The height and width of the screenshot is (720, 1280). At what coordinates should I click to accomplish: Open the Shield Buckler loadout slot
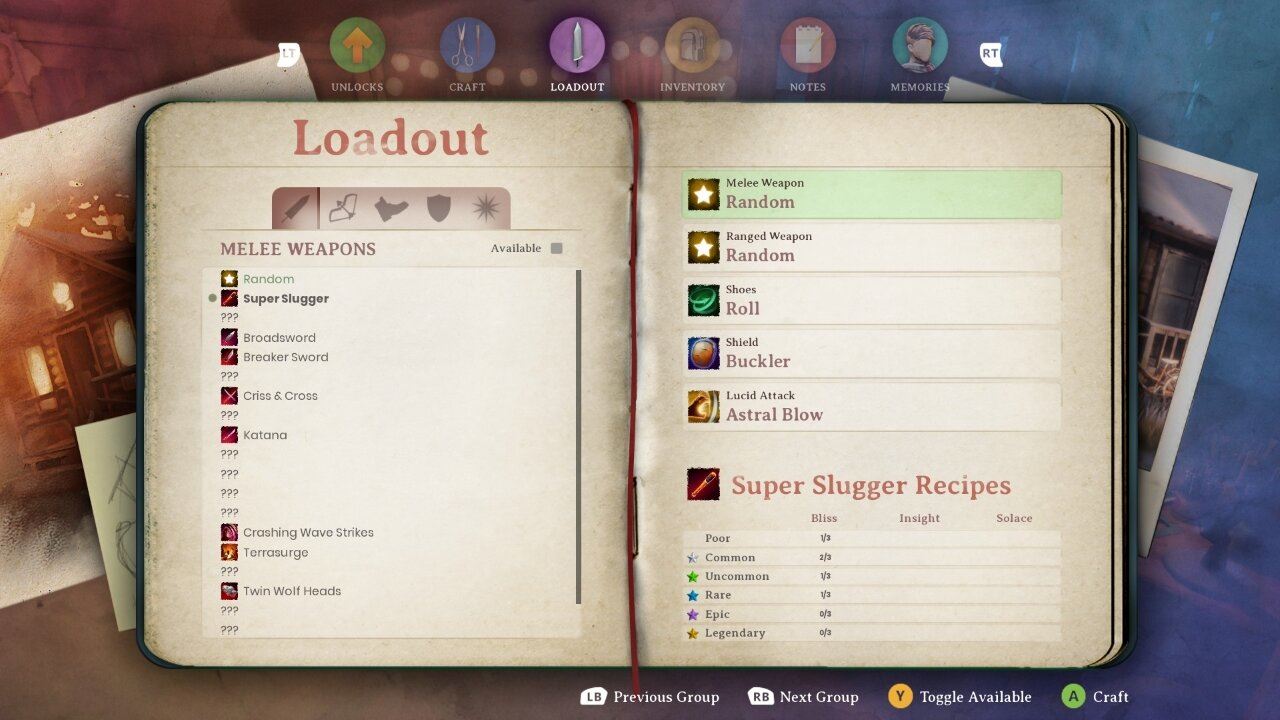pyautogui.click(x=871, y=353)
